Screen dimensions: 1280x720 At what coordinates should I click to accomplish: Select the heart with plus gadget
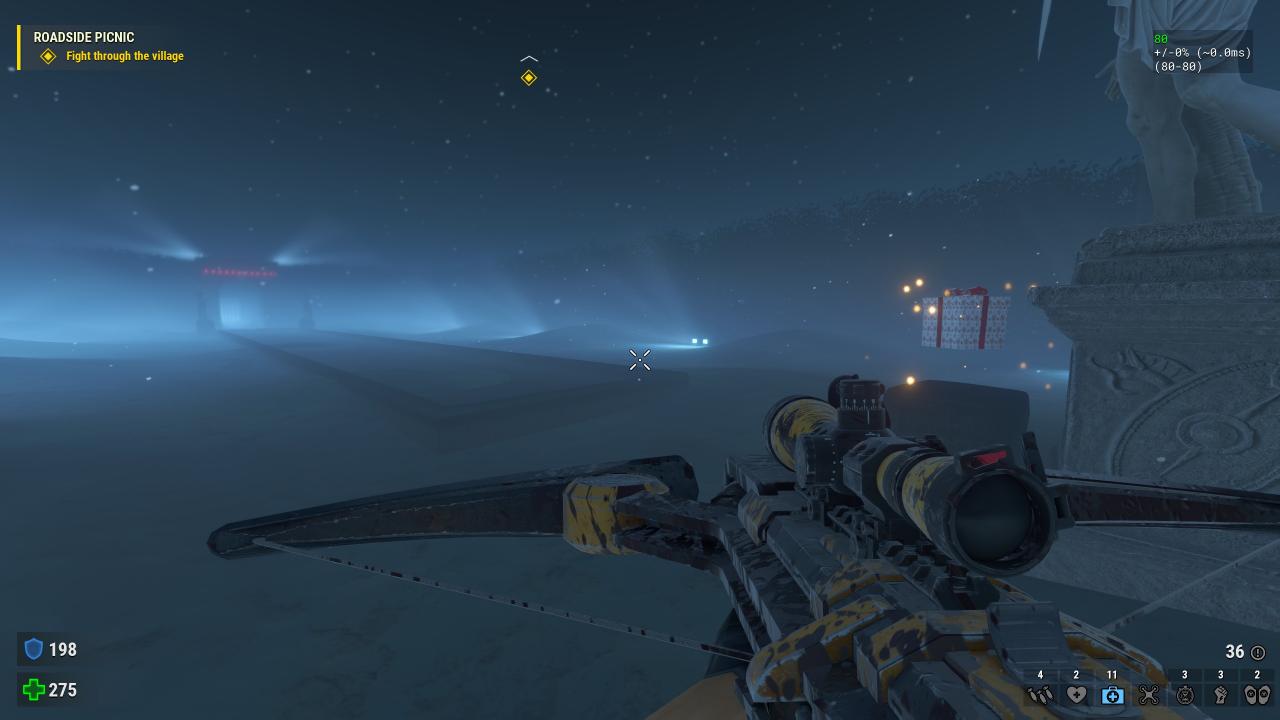pyautogui.click(x=1076, y=694)
